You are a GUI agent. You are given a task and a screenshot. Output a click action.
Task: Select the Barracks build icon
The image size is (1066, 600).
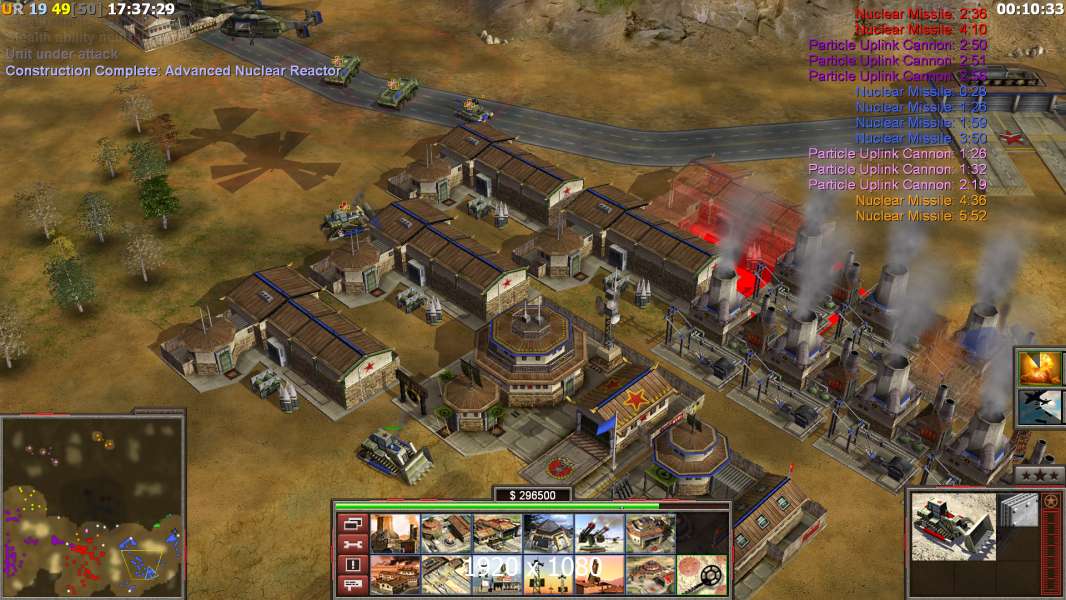click(446, 533)
